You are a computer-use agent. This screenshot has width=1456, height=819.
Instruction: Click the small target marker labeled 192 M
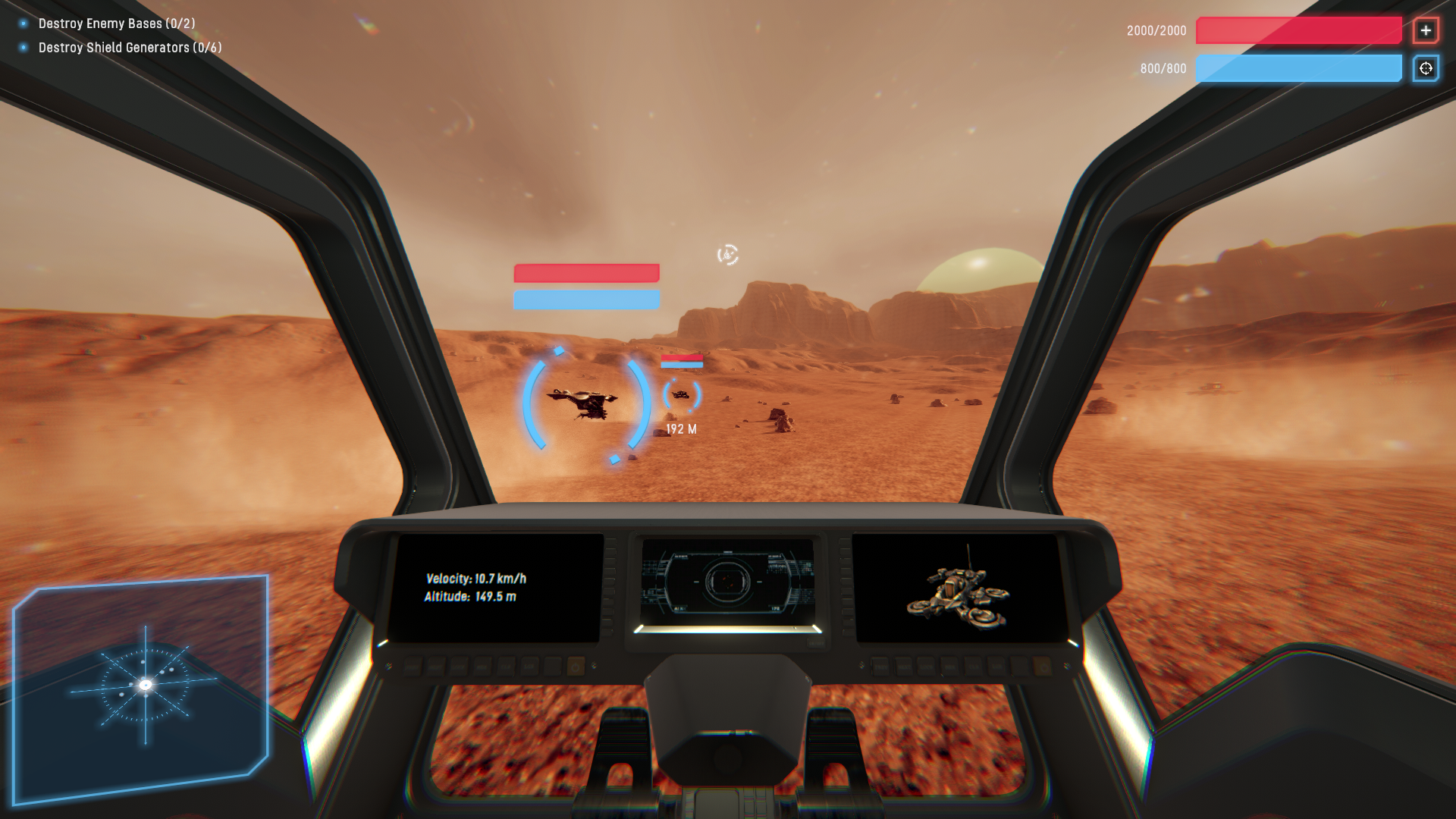pyautogui.click(x=682, y=394)
